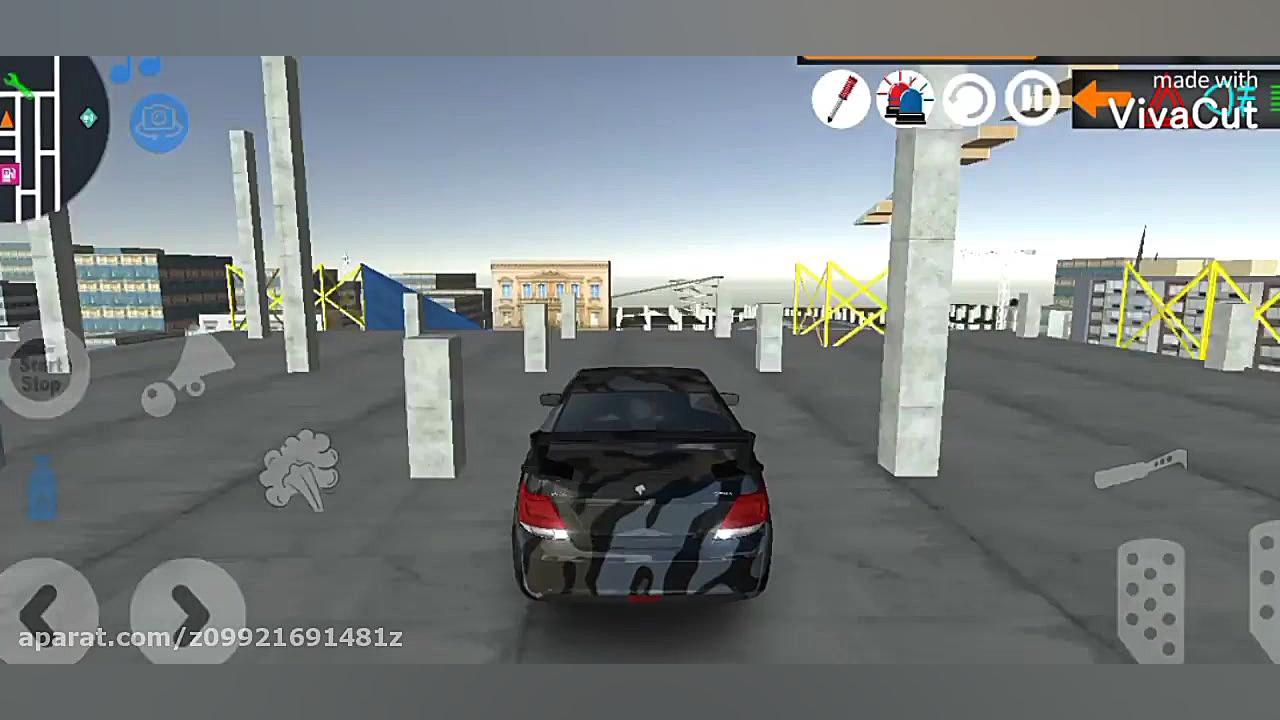The width and height of the screenshot is (1280, 720).
Task: Tap the brake pedal
Action: tap(1150, 598)
